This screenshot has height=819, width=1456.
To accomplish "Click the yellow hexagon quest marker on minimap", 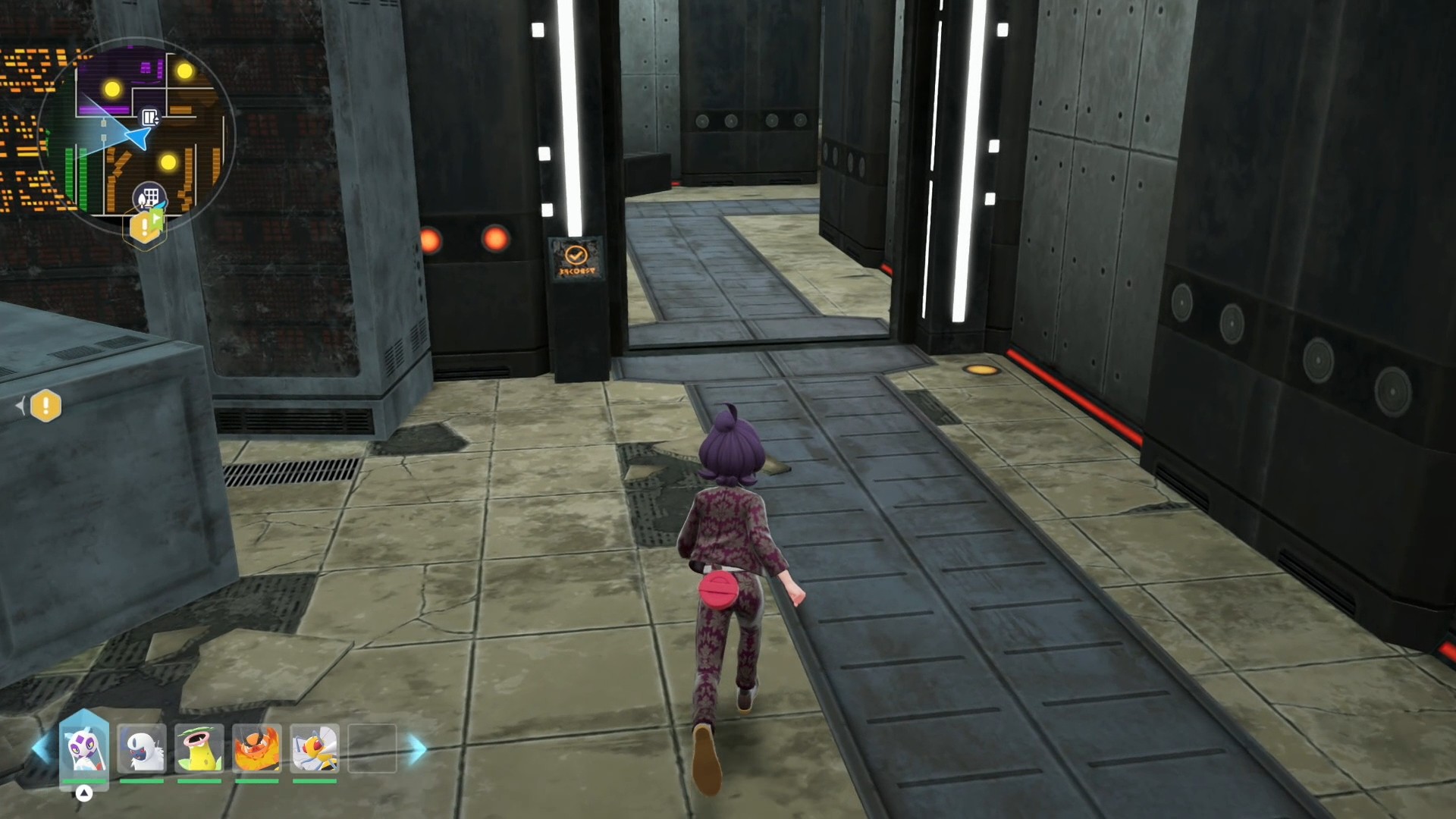I will pyautogui.click(x=146, y=227).
